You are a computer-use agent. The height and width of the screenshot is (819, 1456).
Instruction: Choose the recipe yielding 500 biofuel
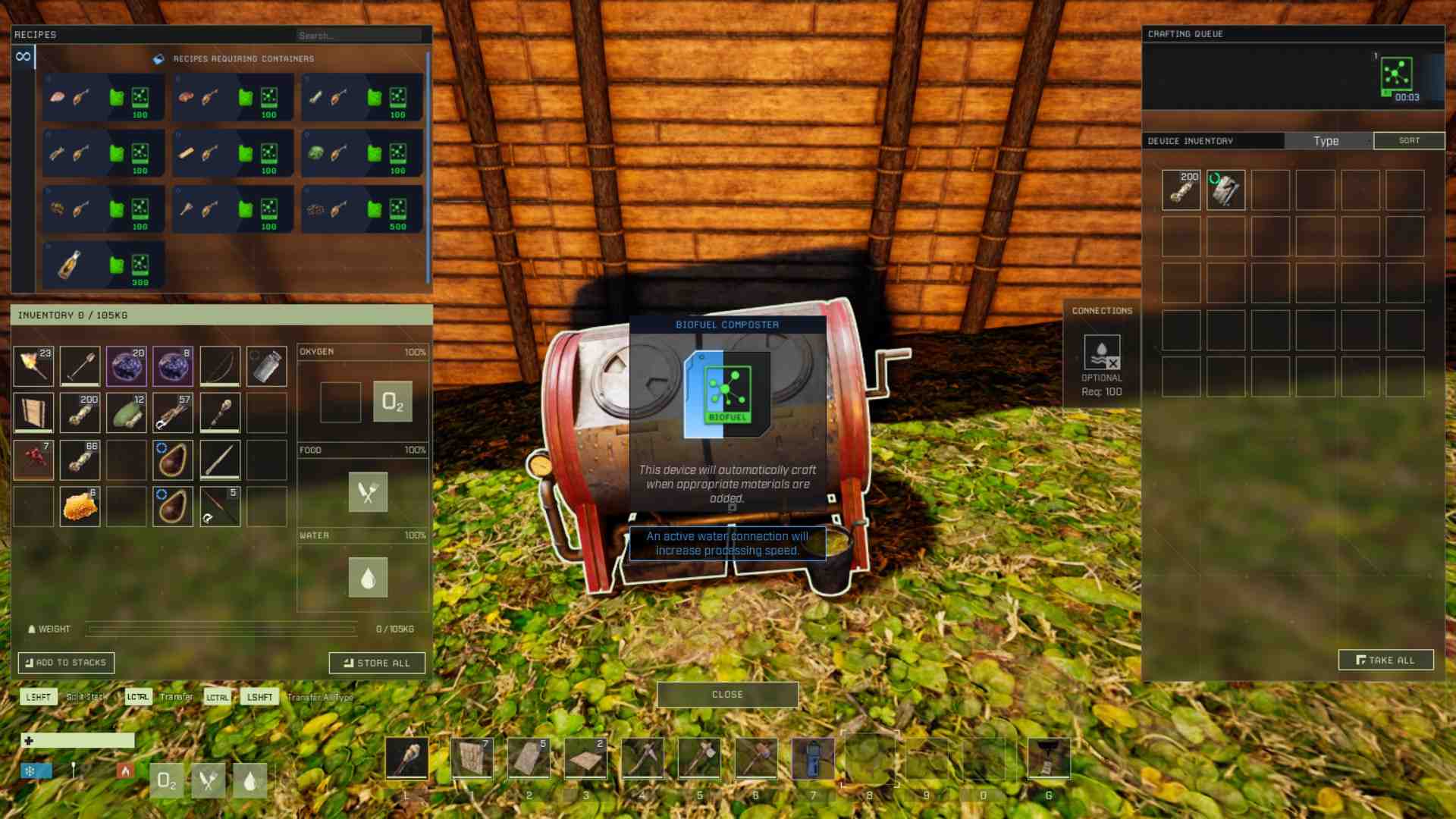tap(362, 209)
